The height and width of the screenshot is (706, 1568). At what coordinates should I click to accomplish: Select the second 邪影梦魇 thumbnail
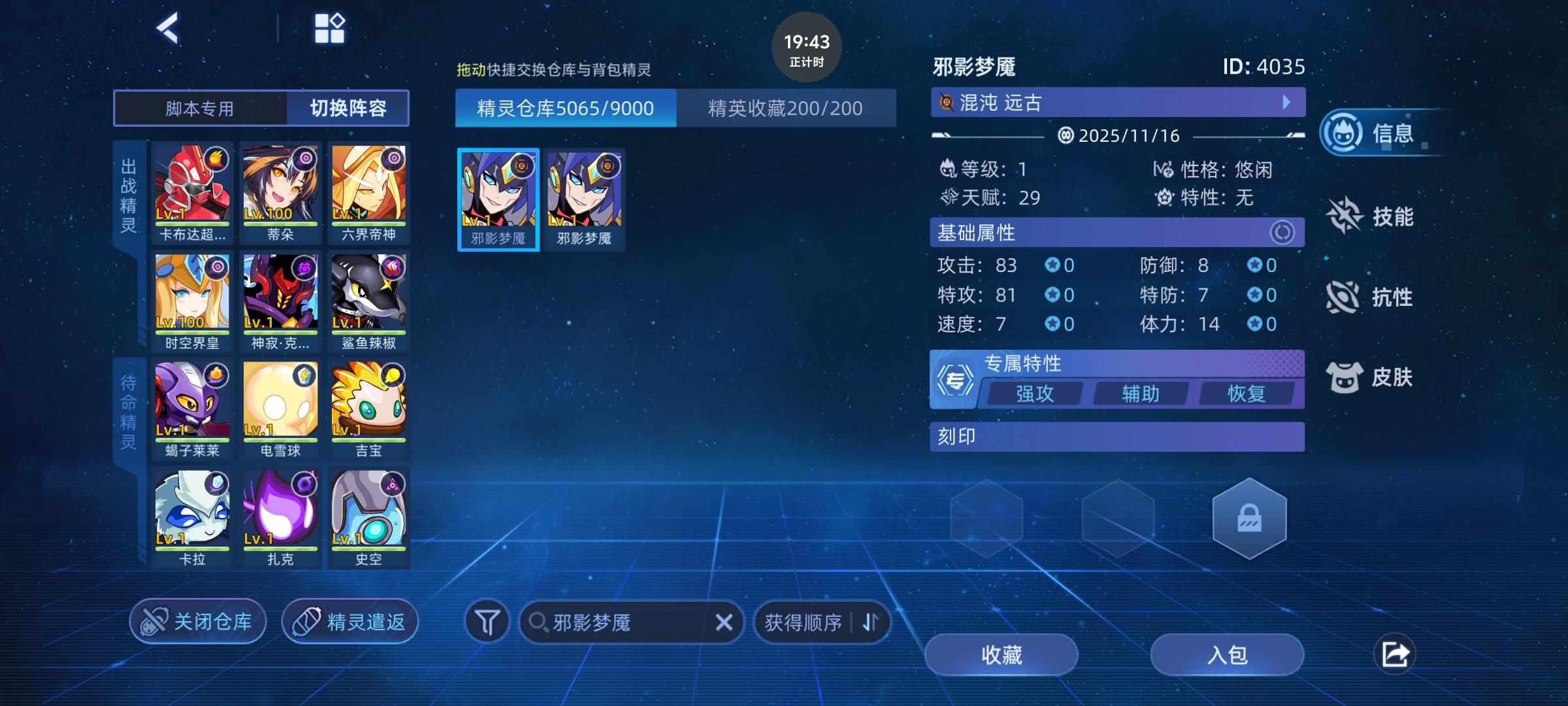[x=584, y=198]
